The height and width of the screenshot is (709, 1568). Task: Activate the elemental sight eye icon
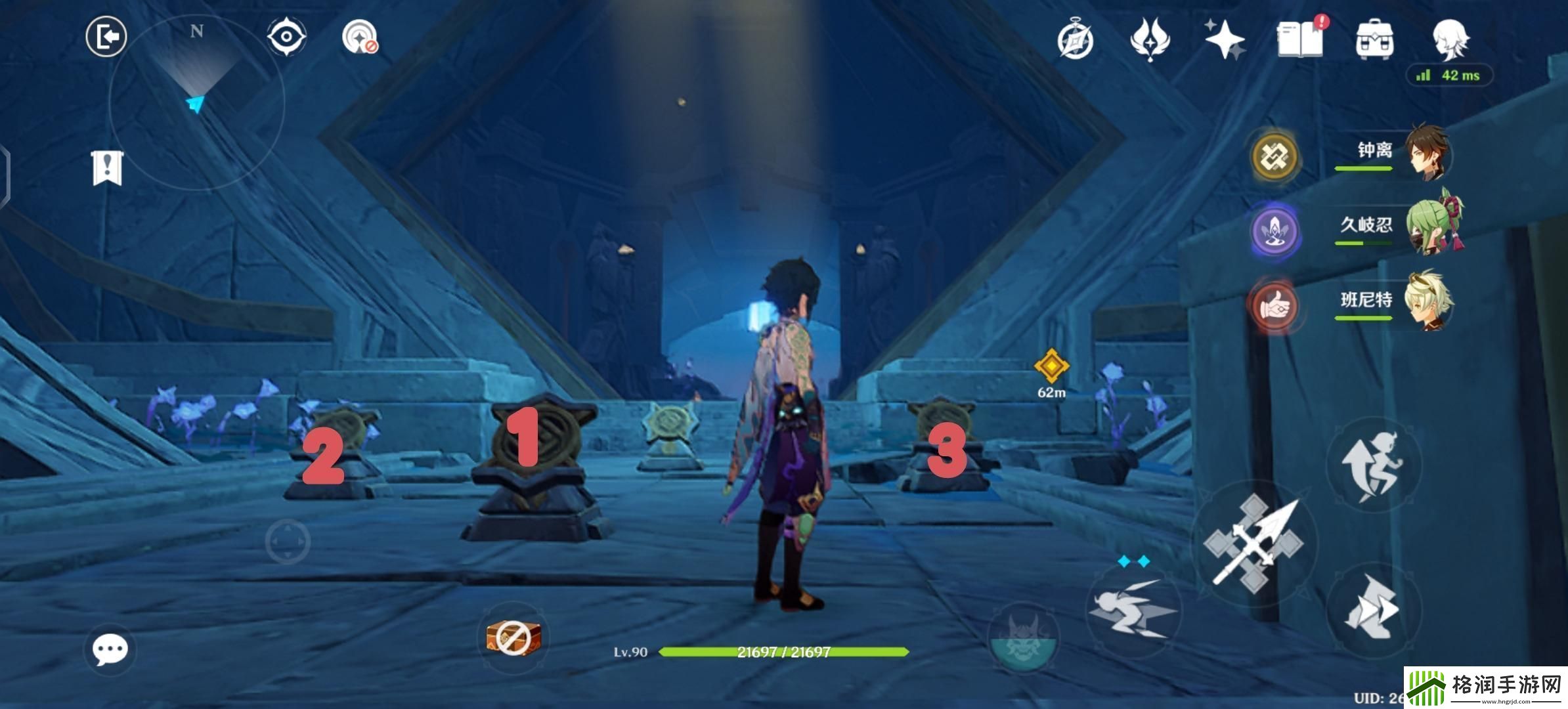pyautogui.click(x=287, y=37)
